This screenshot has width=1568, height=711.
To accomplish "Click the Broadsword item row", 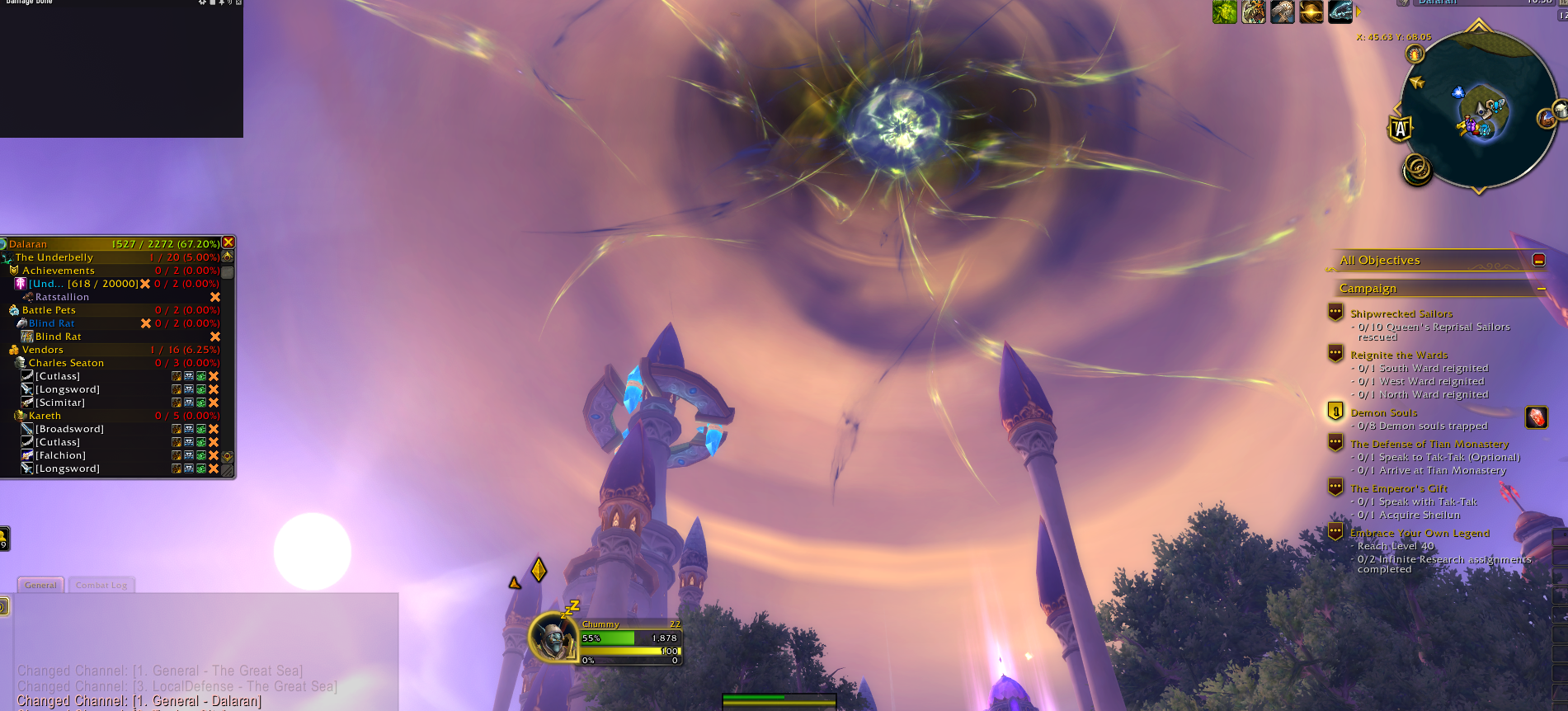I will coord(69,429).
